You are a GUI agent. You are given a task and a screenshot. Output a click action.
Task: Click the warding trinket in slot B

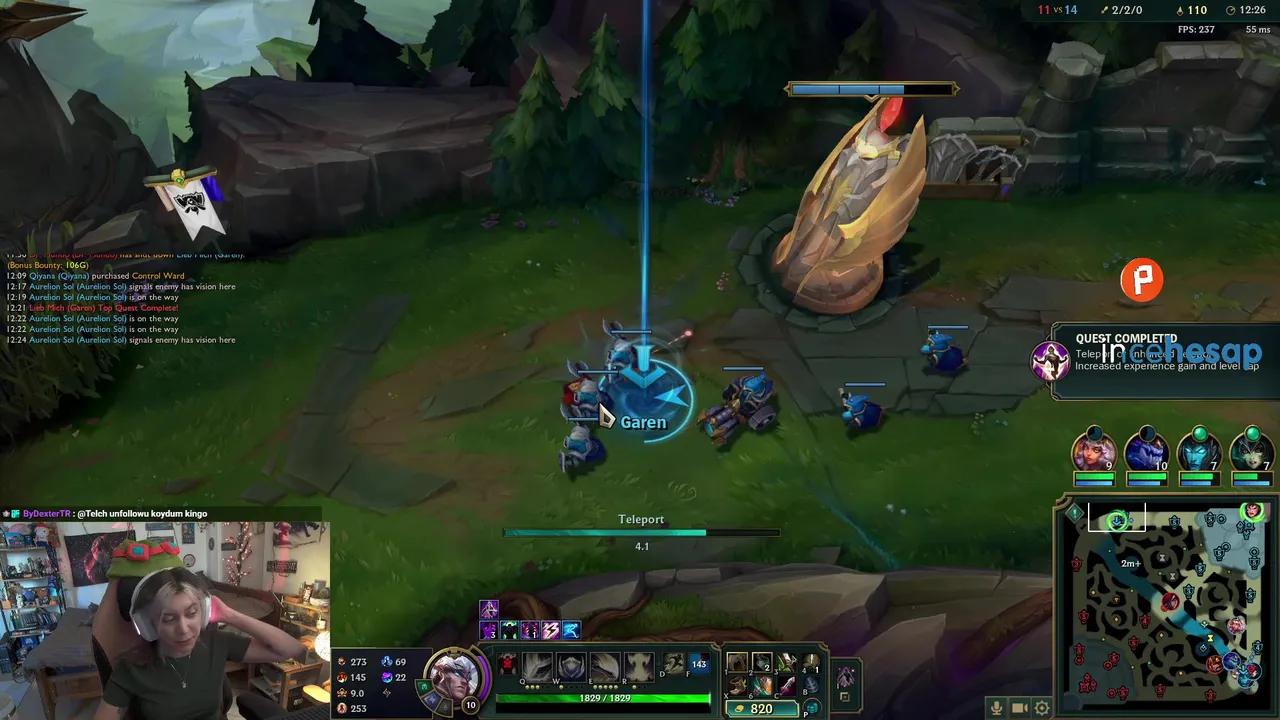[x=811, y=683]
